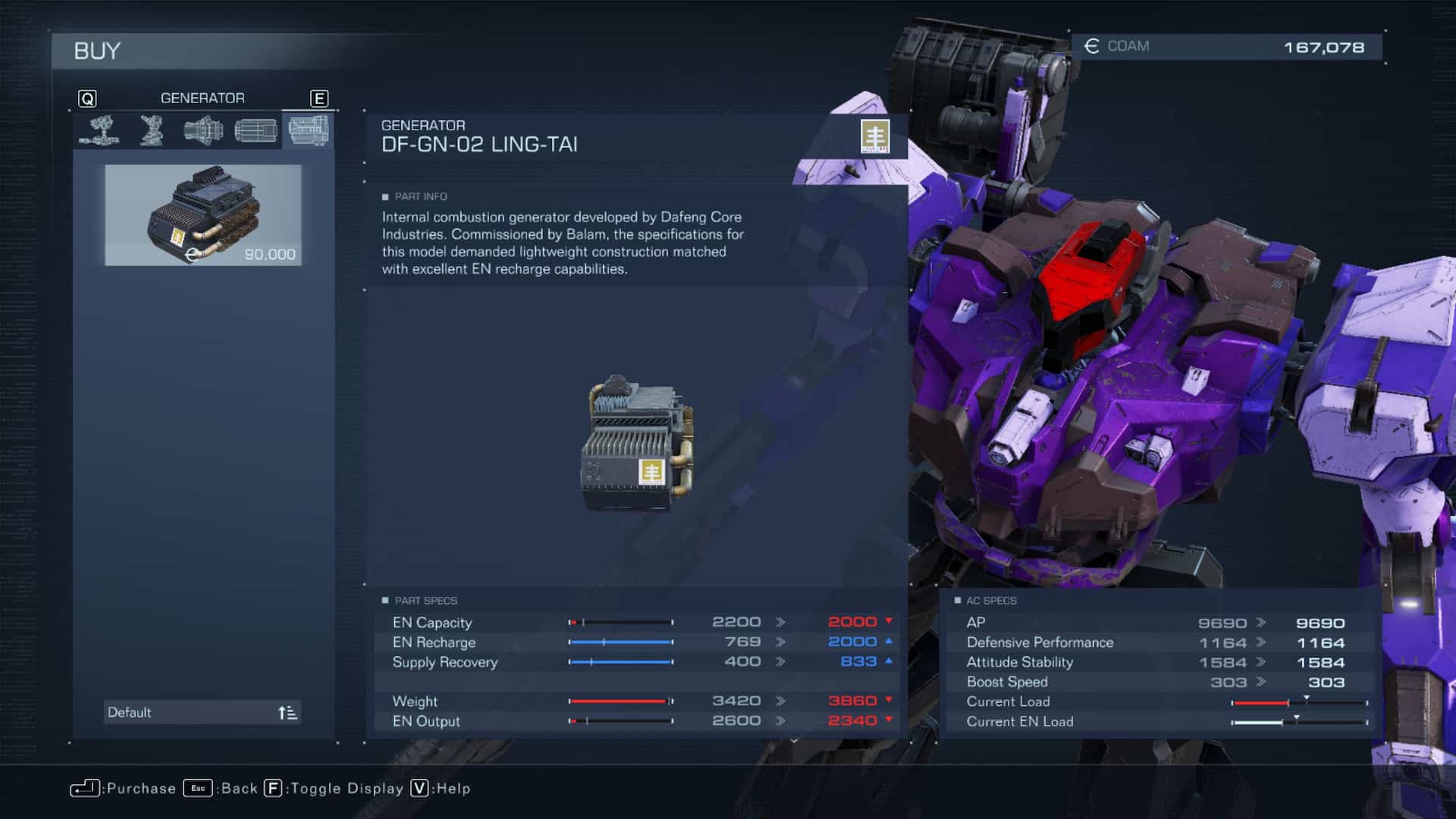
Task: Click the 90,000 COAM part thumbnail
Action: pyautogui.click(x=203, y=216)
